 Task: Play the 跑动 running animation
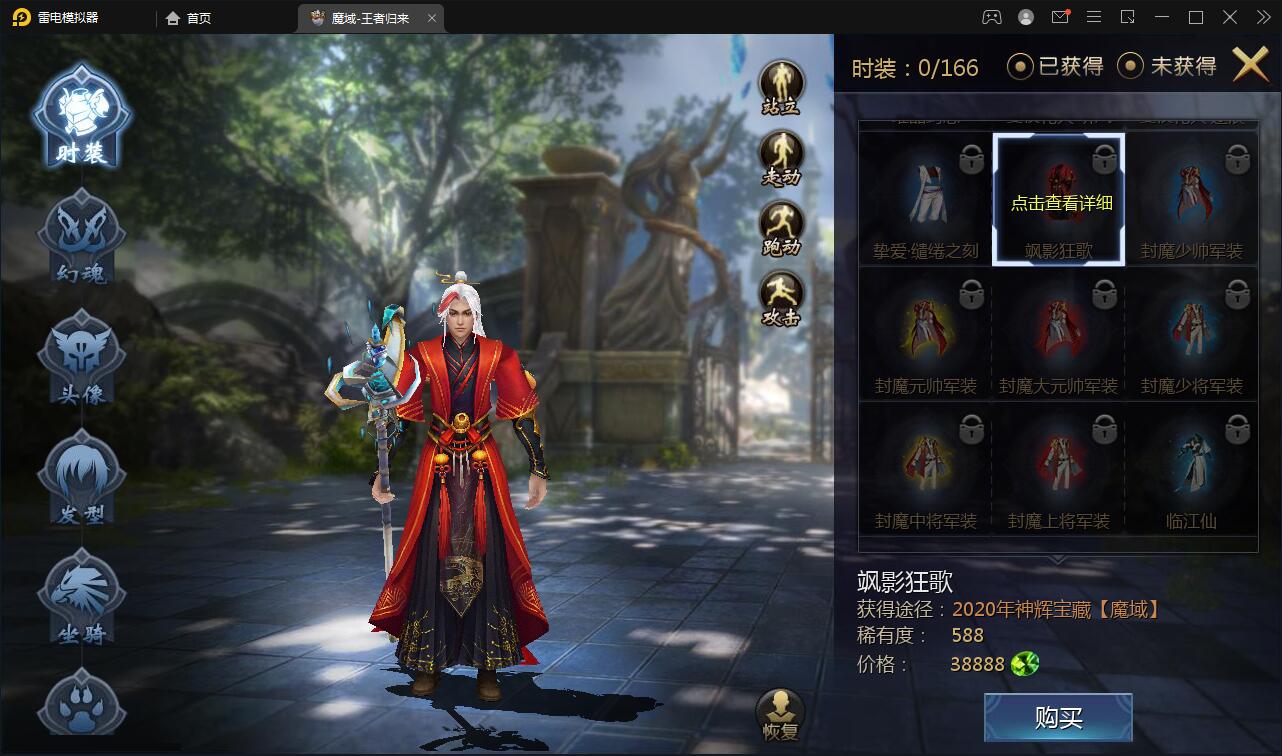pyautogui.click(x=781, y=229)
